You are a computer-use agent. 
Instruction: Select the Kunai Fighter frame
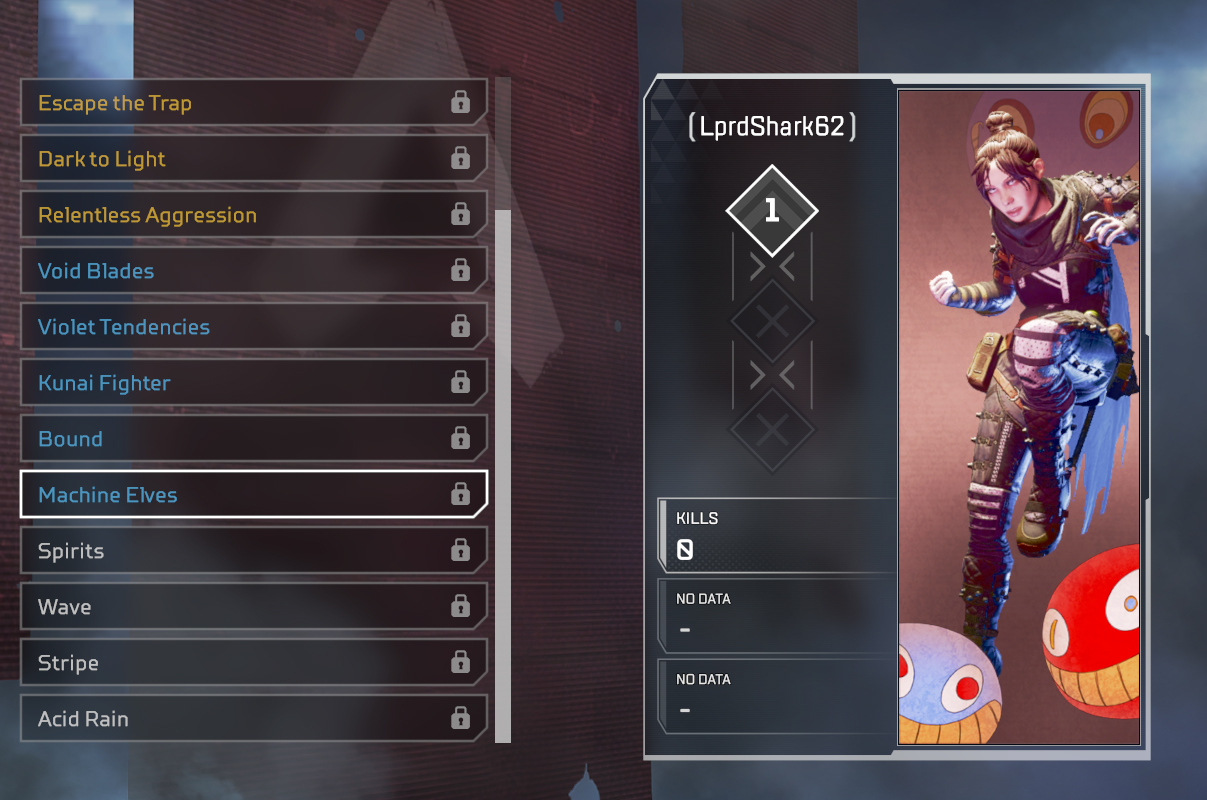click(x=253, y=383)
